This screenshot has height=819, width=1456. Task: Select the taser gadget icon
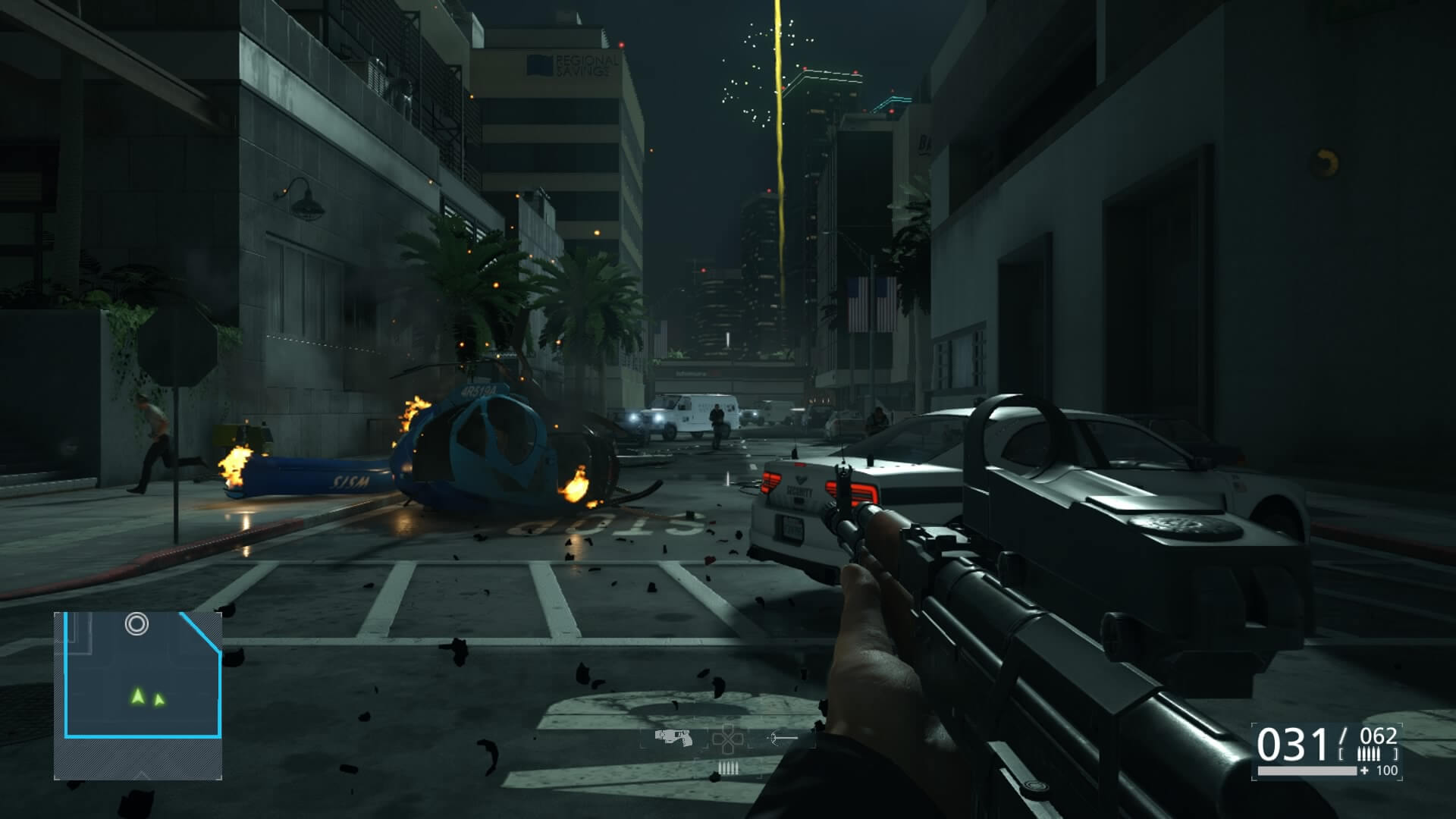pos(776,739)
